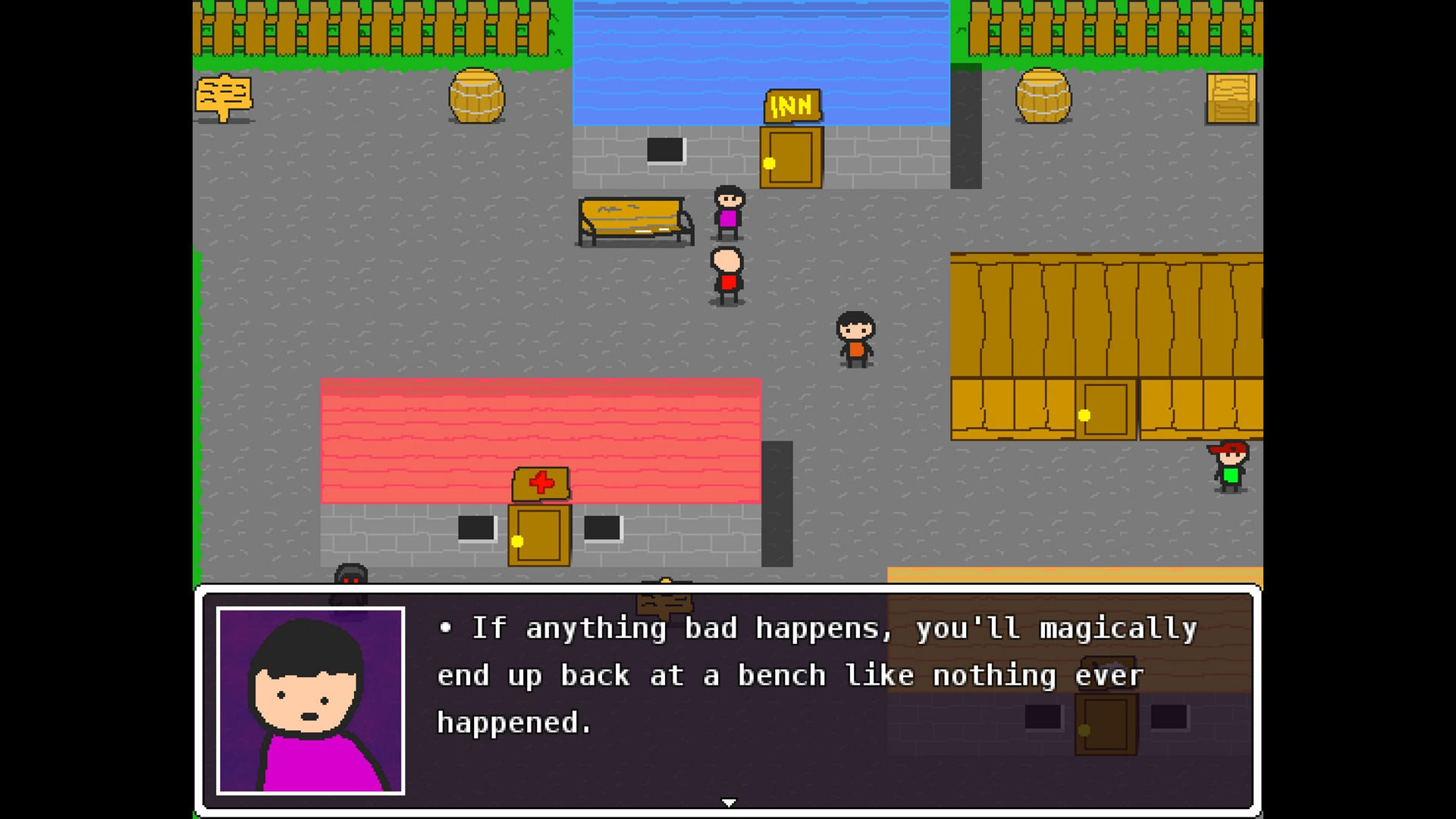The image size is (1456, 819).
Task: Talk to the NPC in the red shirt
Action: point(726,275)
